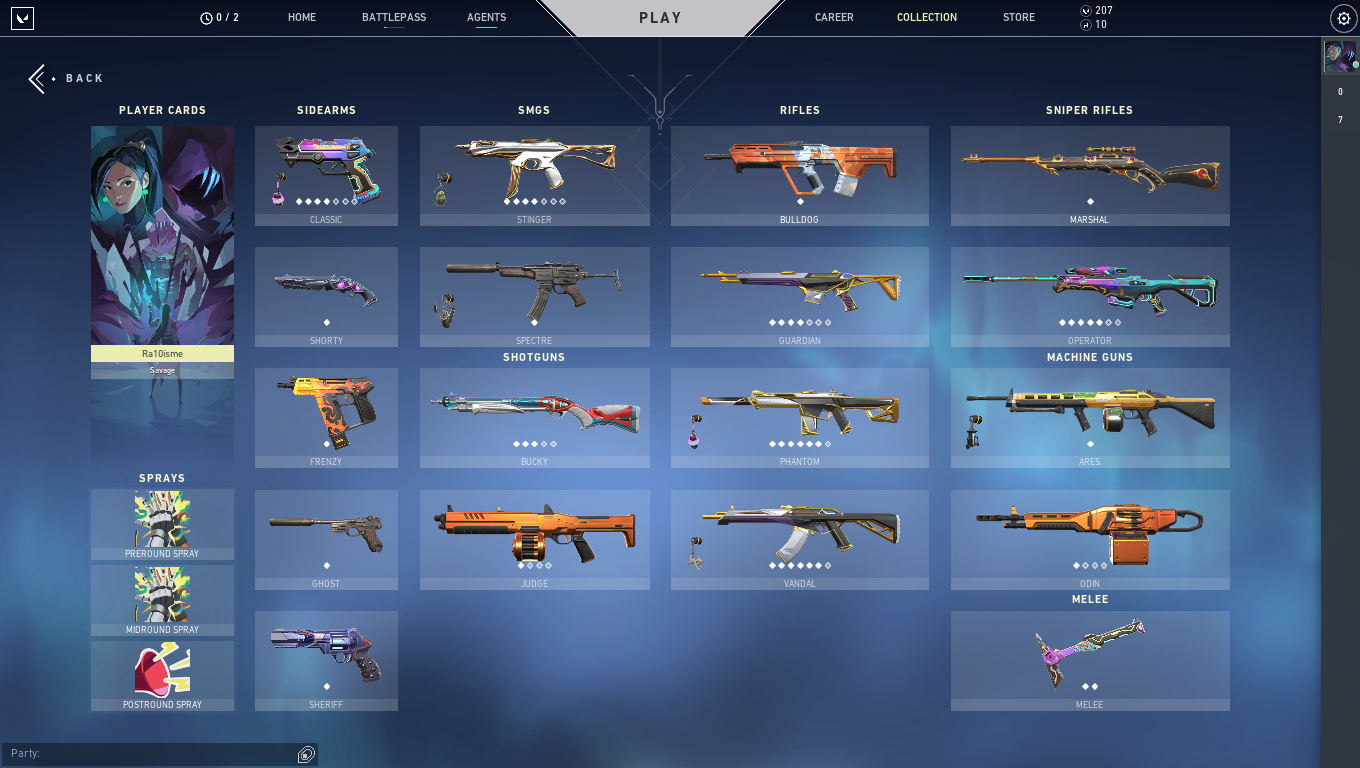
Task: Open the CAREER page
Action: tap(834, 17)
